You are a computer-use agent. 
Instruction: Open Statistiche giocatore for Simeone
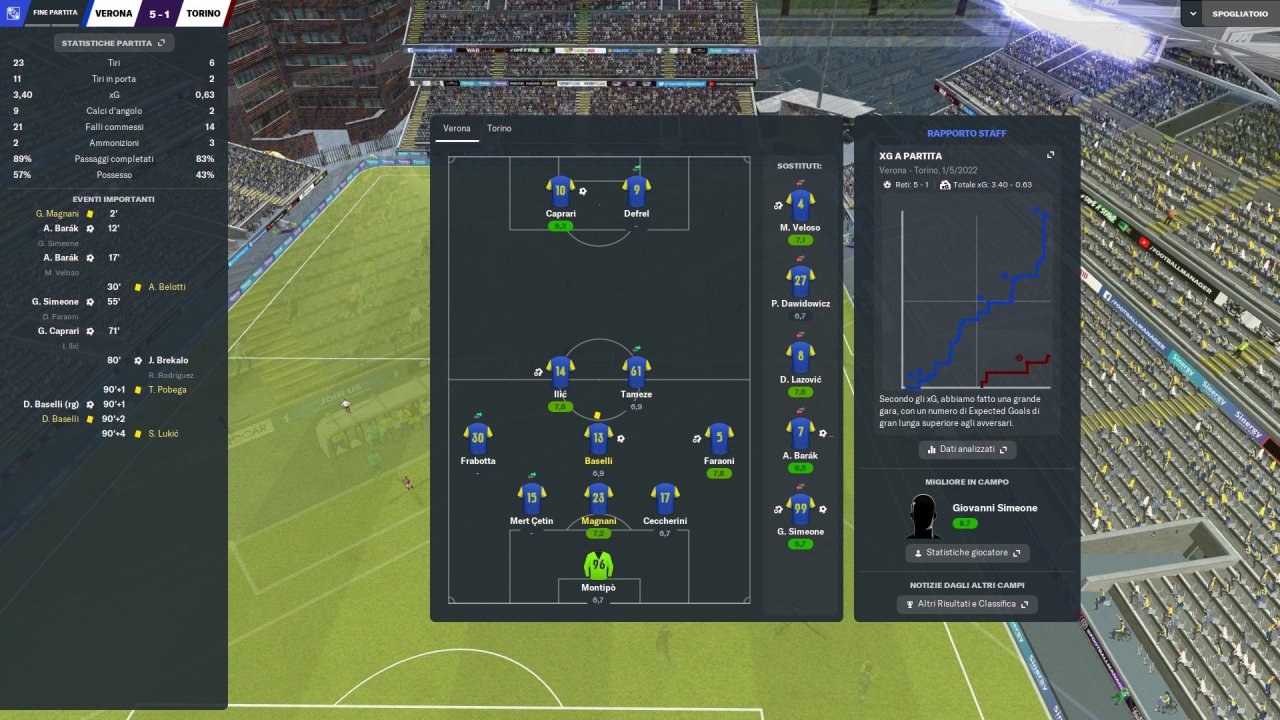(967, 552)
